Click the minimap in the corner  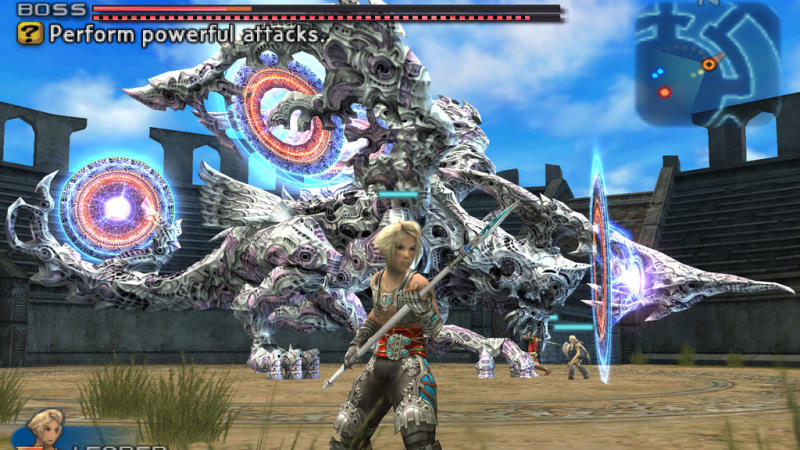(706, 62)
